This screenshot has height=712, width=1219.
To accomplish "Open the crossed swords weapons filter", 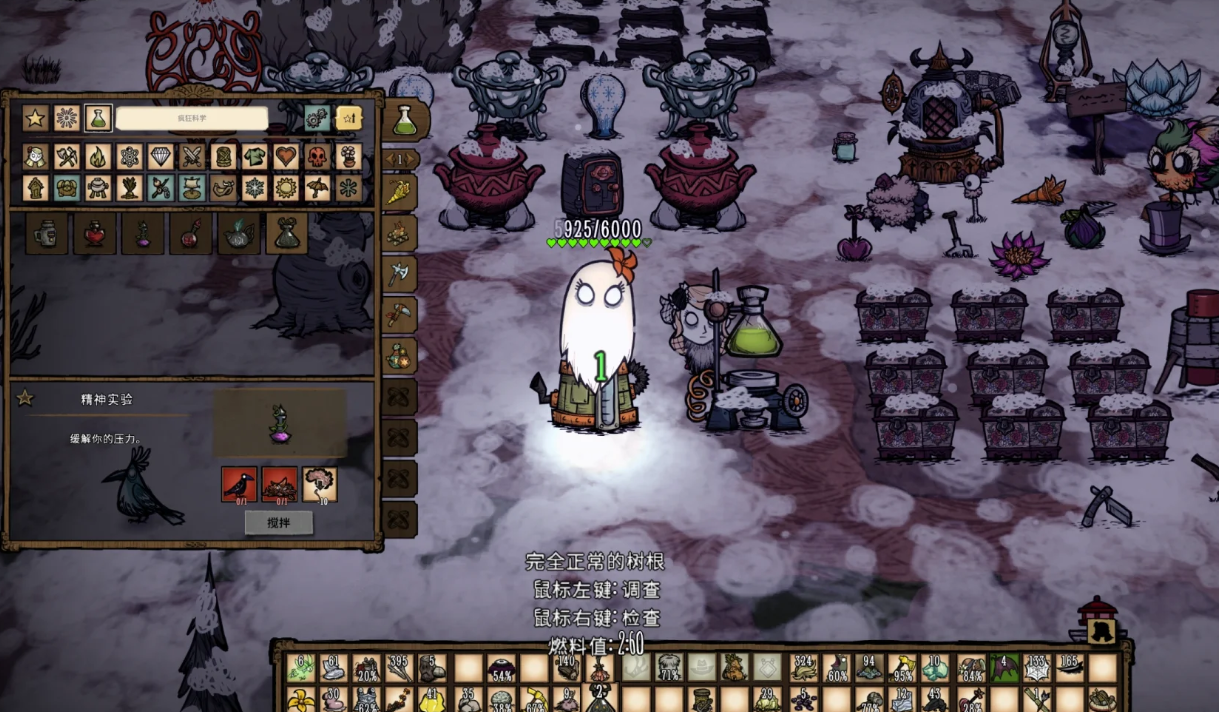I will 192,157.
